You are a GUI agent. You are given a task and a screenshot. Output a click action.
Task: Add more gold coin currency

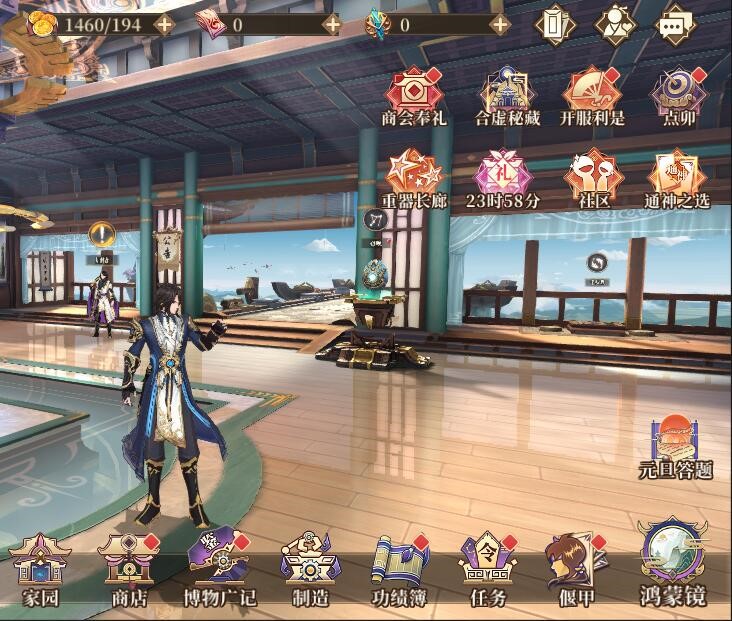coord(164,24)
